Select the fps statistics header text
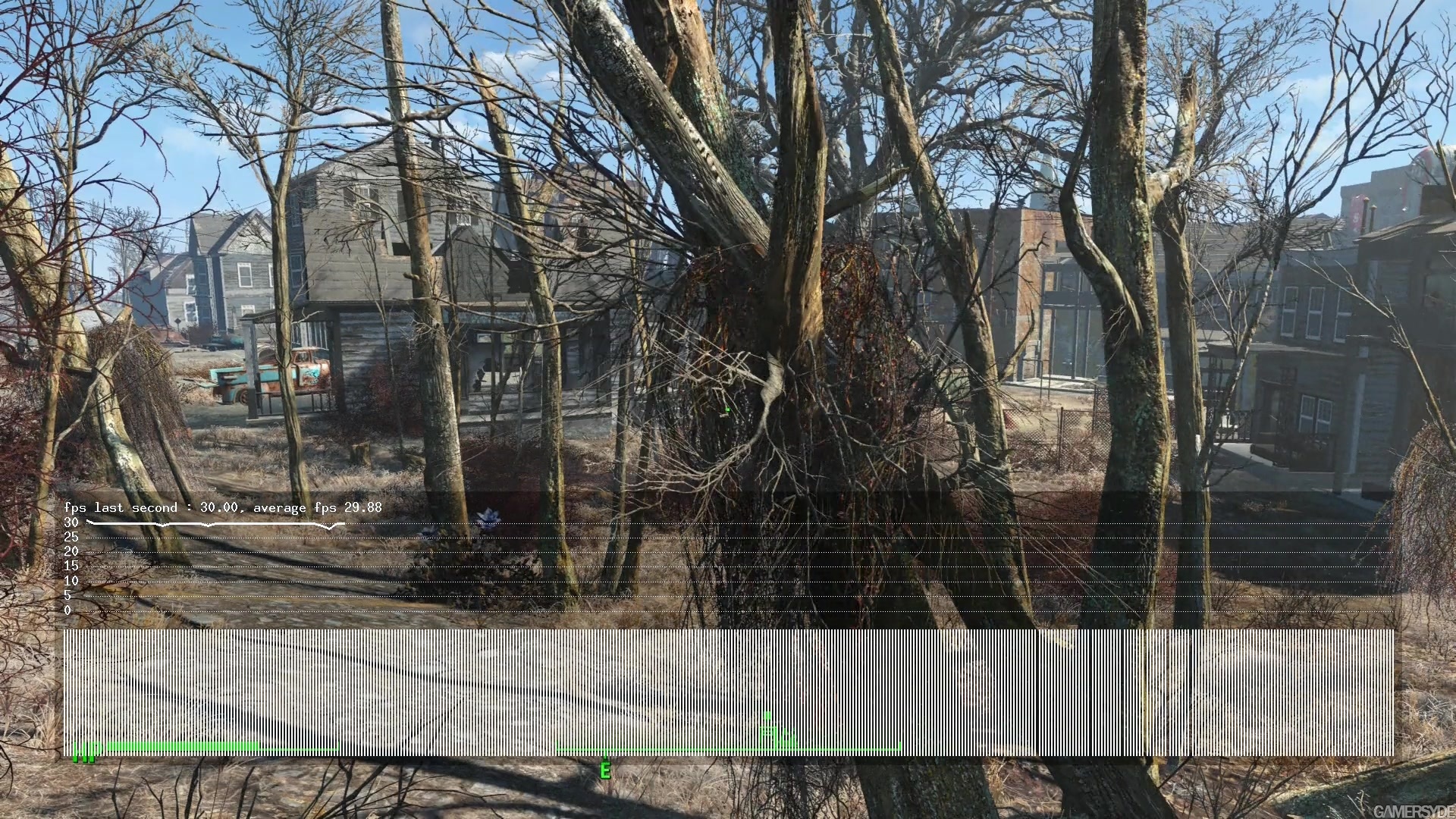 [x=224, y=507]
